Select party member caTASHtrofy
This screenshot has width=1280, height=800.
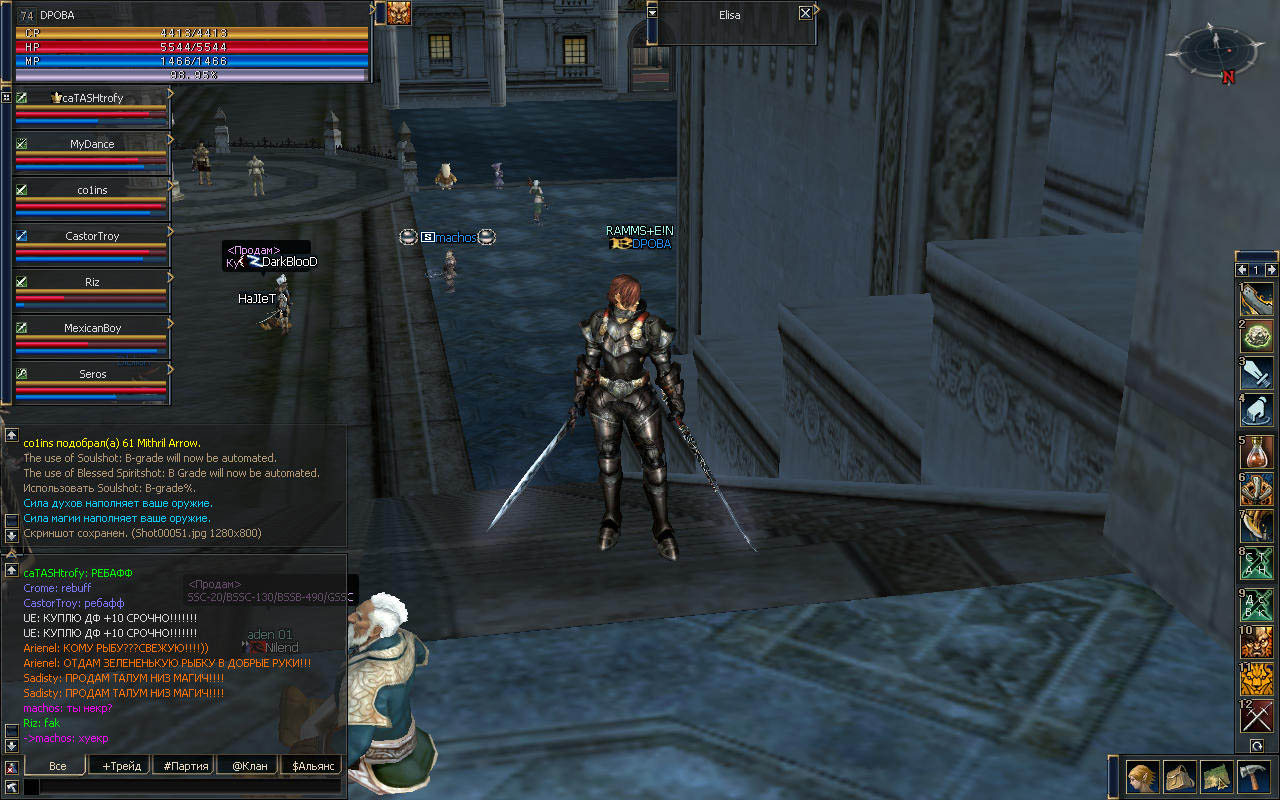tap(92, 98)
